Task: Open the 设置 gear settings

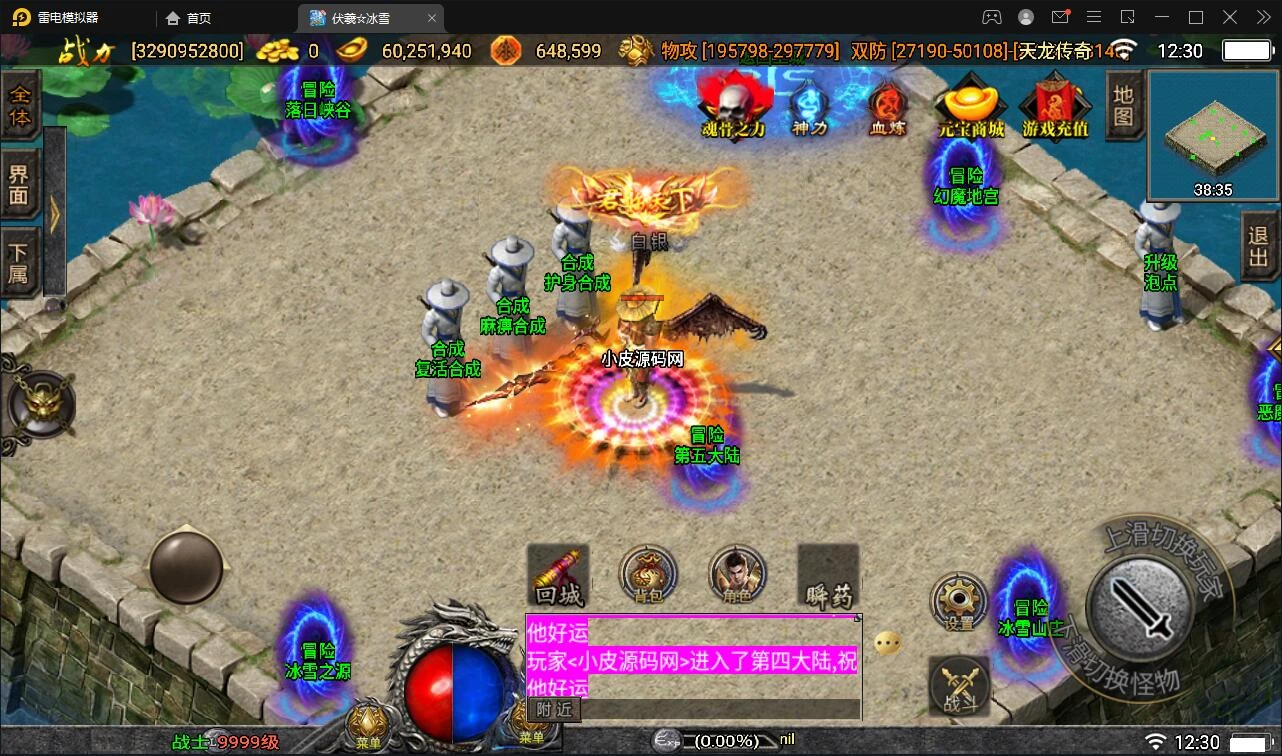Action: coord(959,601)
